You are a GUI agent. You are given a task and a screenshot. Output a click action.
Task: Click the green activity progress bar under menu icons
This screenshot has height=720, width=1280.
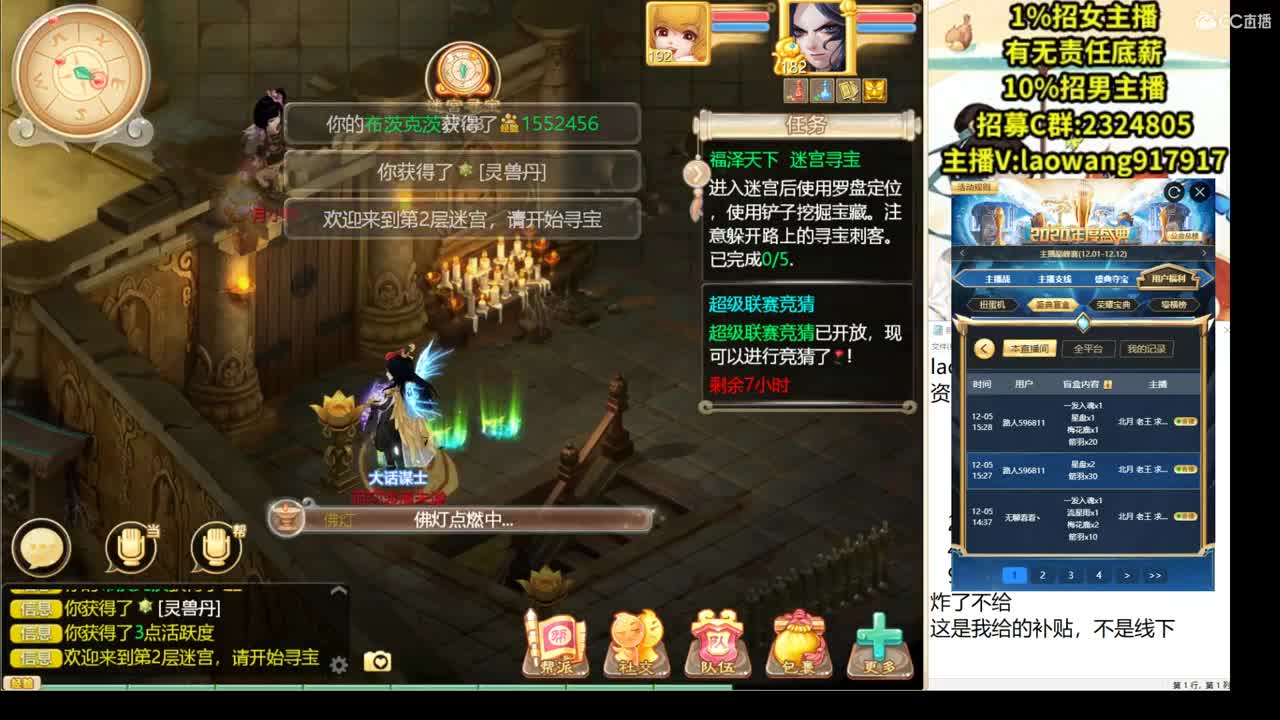[x=600, y=687]
